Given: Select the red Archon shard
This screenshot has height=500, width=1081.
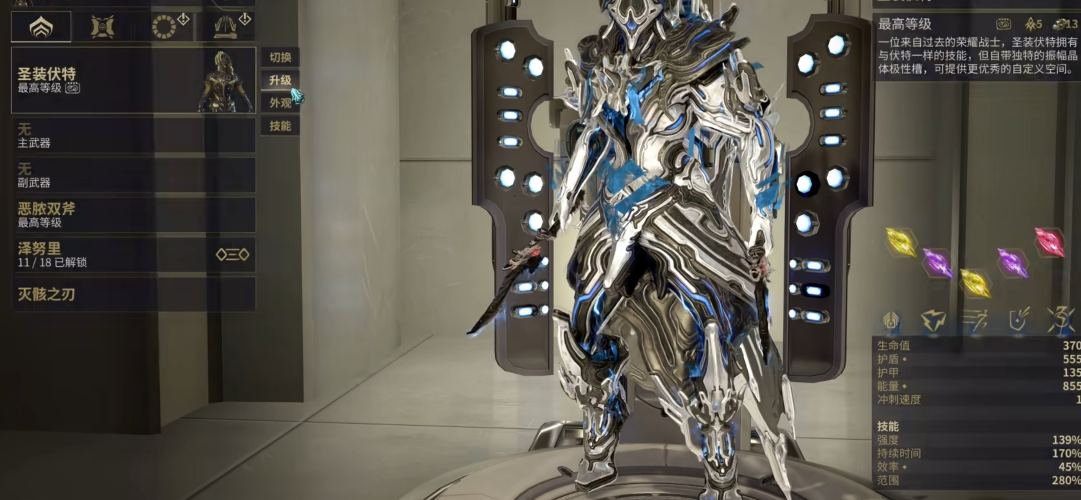Looking at the screenshot, I should pos(1049,242).
